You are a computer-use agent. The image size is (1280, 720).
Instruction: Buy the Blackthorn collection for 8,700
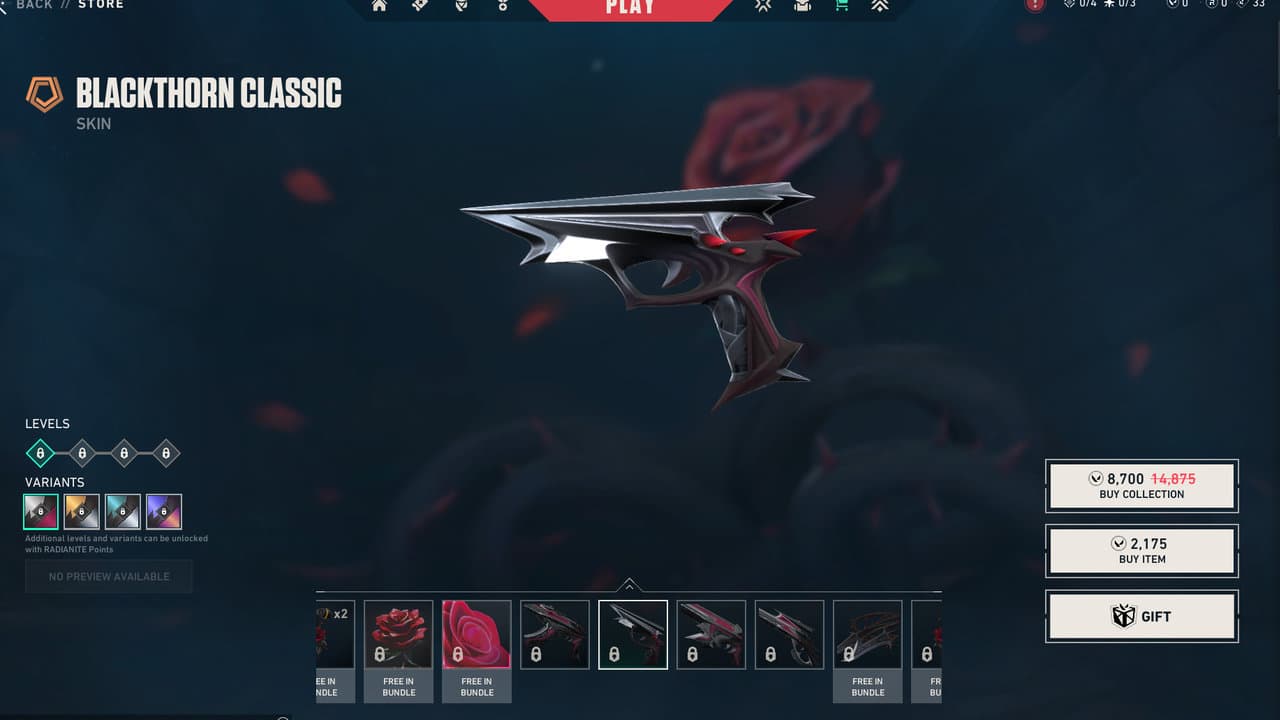point(1141,485)
